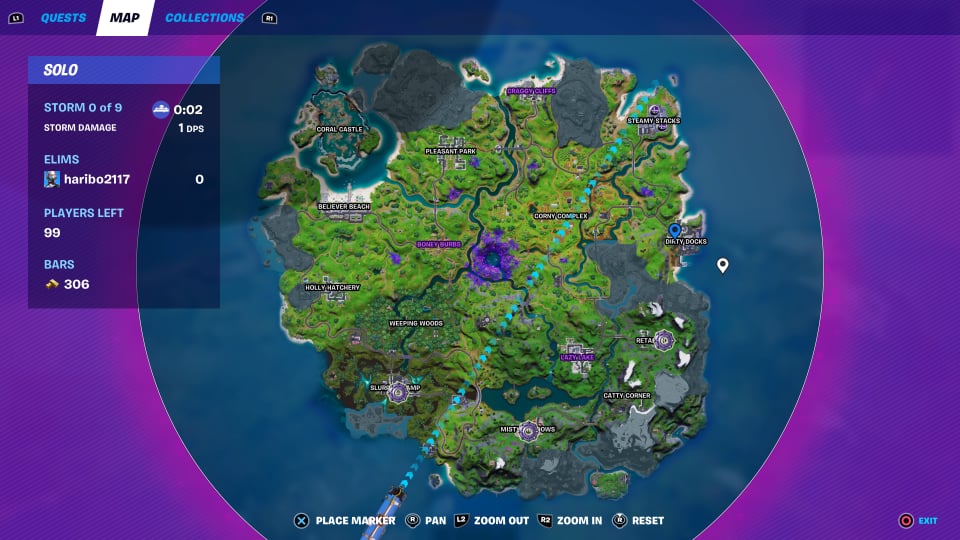Click the Weeping Woods label
Viewport: 960px width, 540px height.
pyautogui.click(x=416, y=324)
